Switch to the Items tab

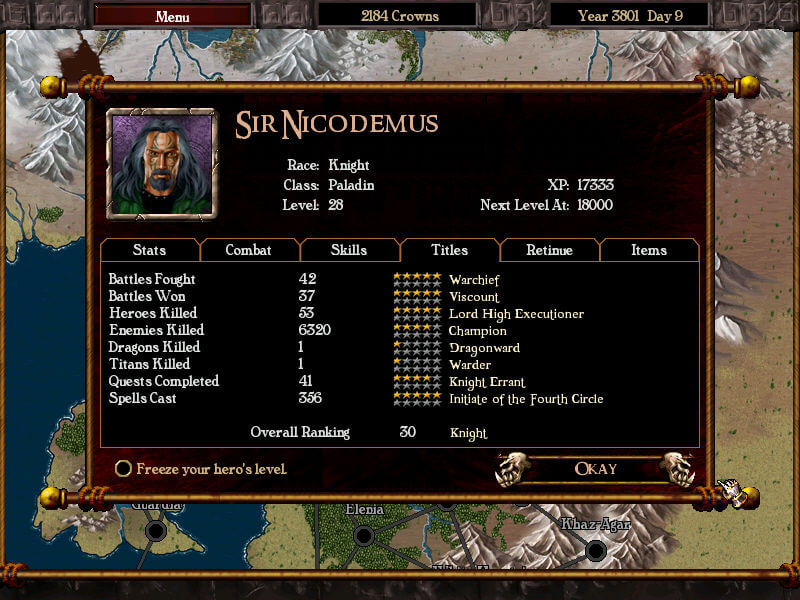click(x=648, y=250)
